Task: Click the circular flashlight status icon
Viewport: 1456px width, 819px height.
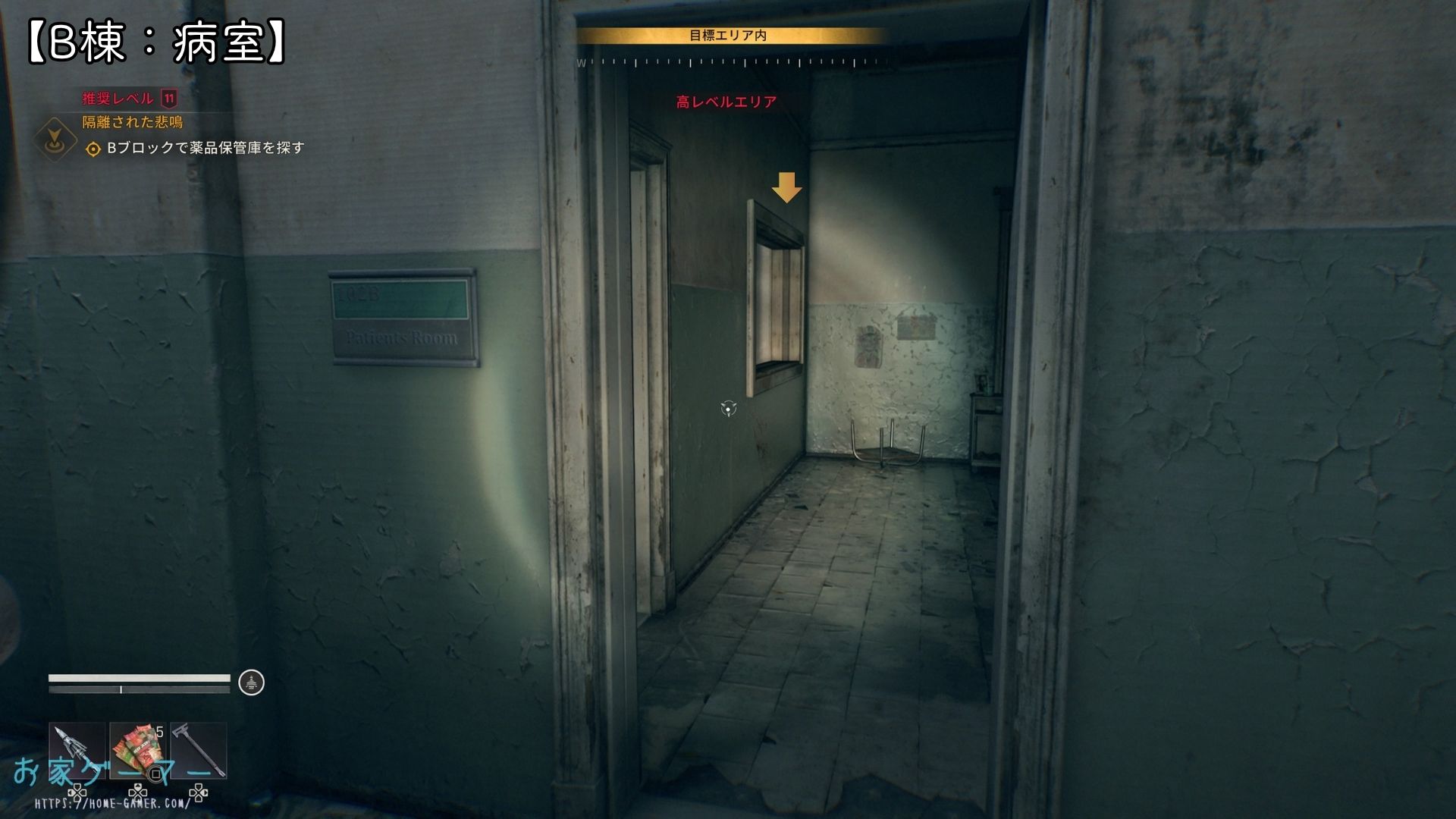Action: [x=251, y=682]
